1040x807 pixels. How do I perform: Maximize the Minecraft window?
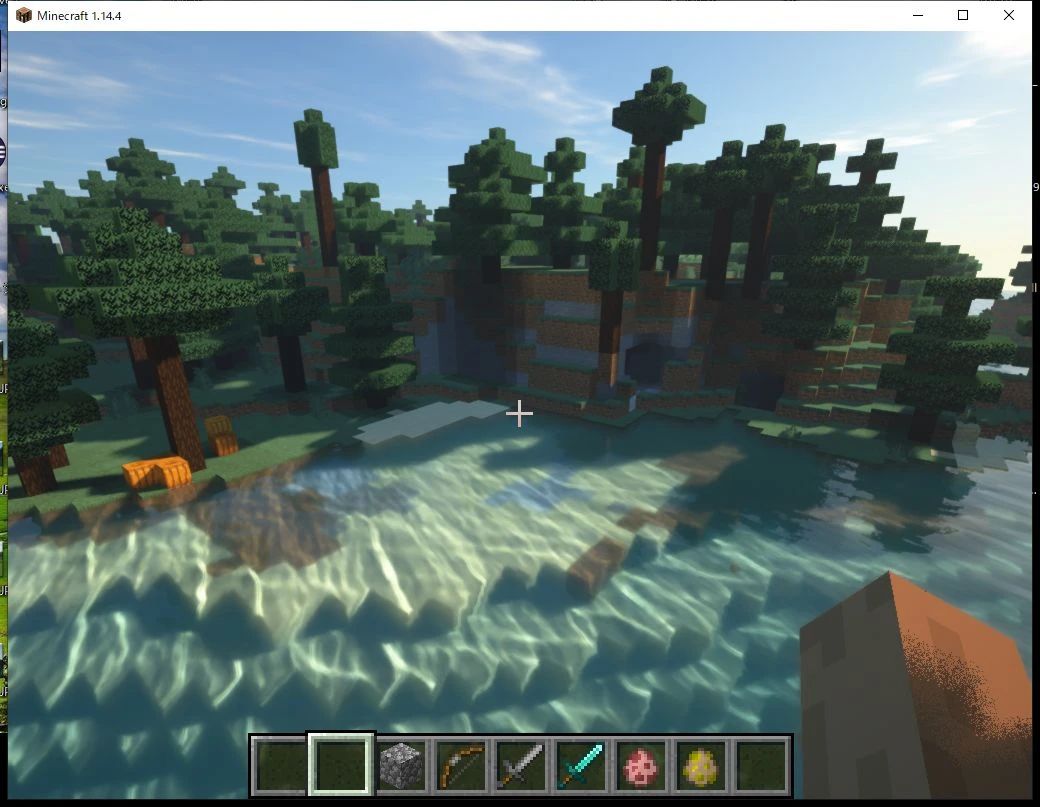pyautogui.click(x=963, y=15)
